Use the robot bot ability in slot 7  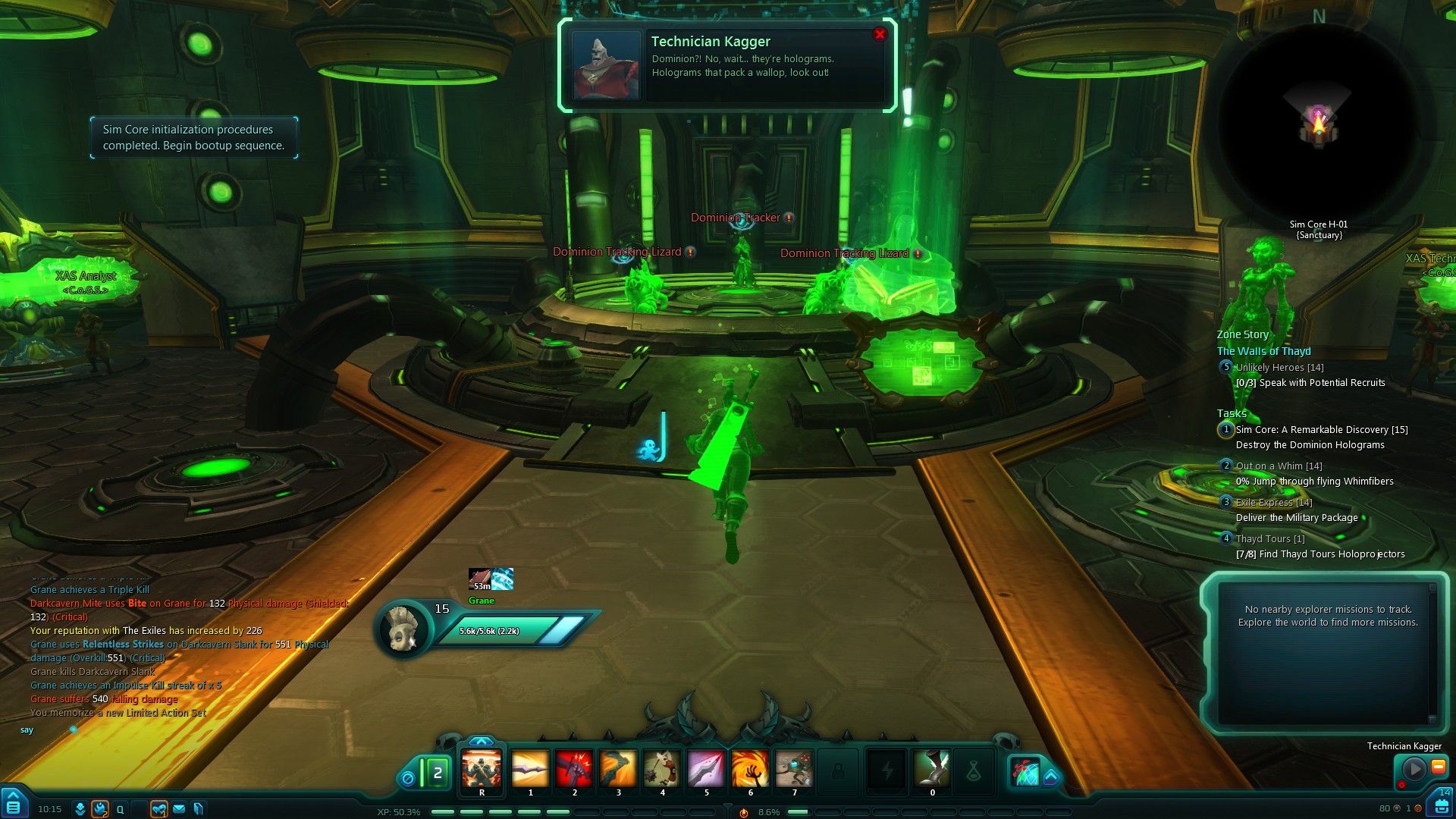[794, 770]
